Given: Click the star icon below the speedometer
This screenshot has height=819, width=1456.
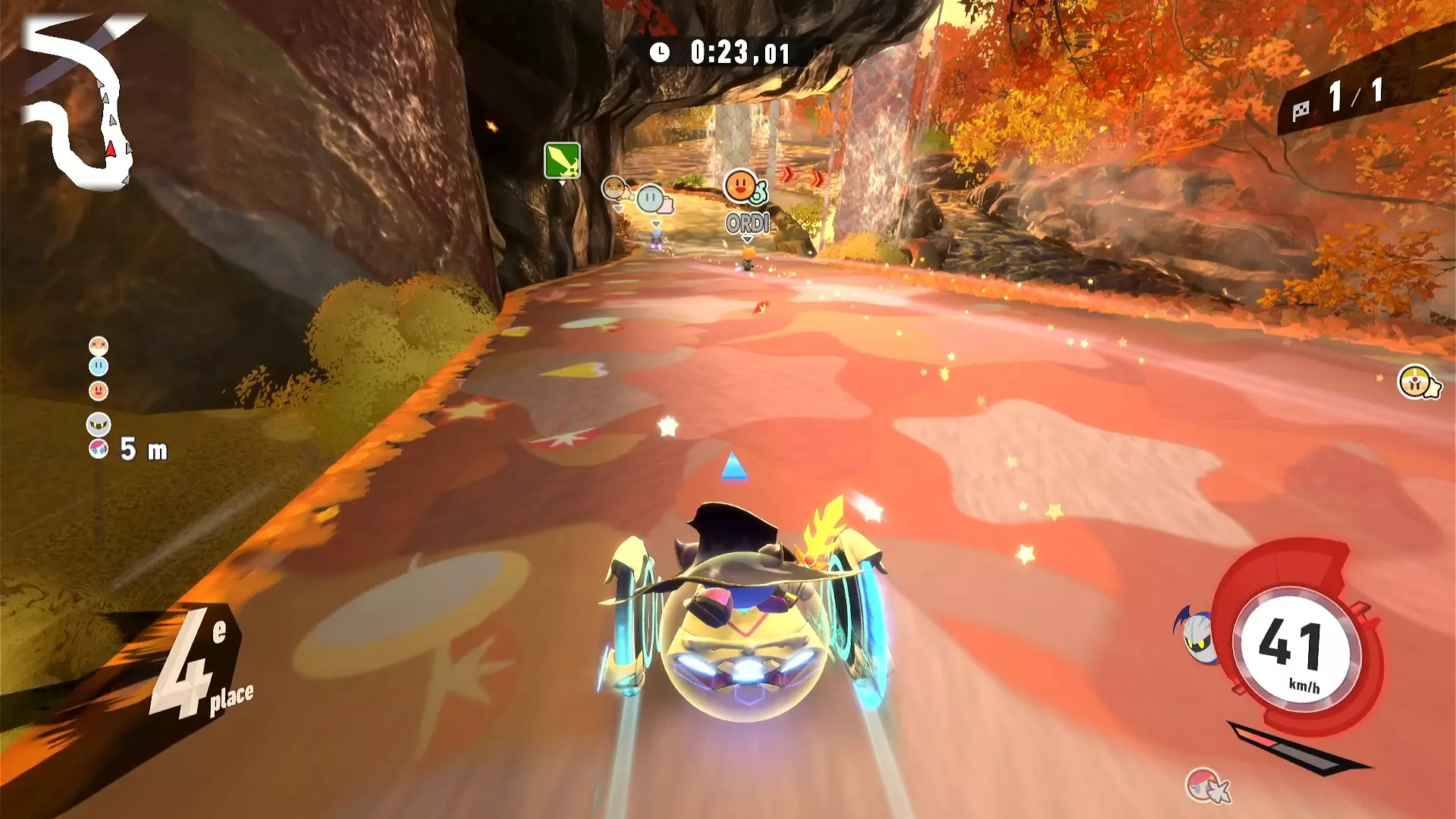Looking at the screenshot, I should [x=1207, y=786].
